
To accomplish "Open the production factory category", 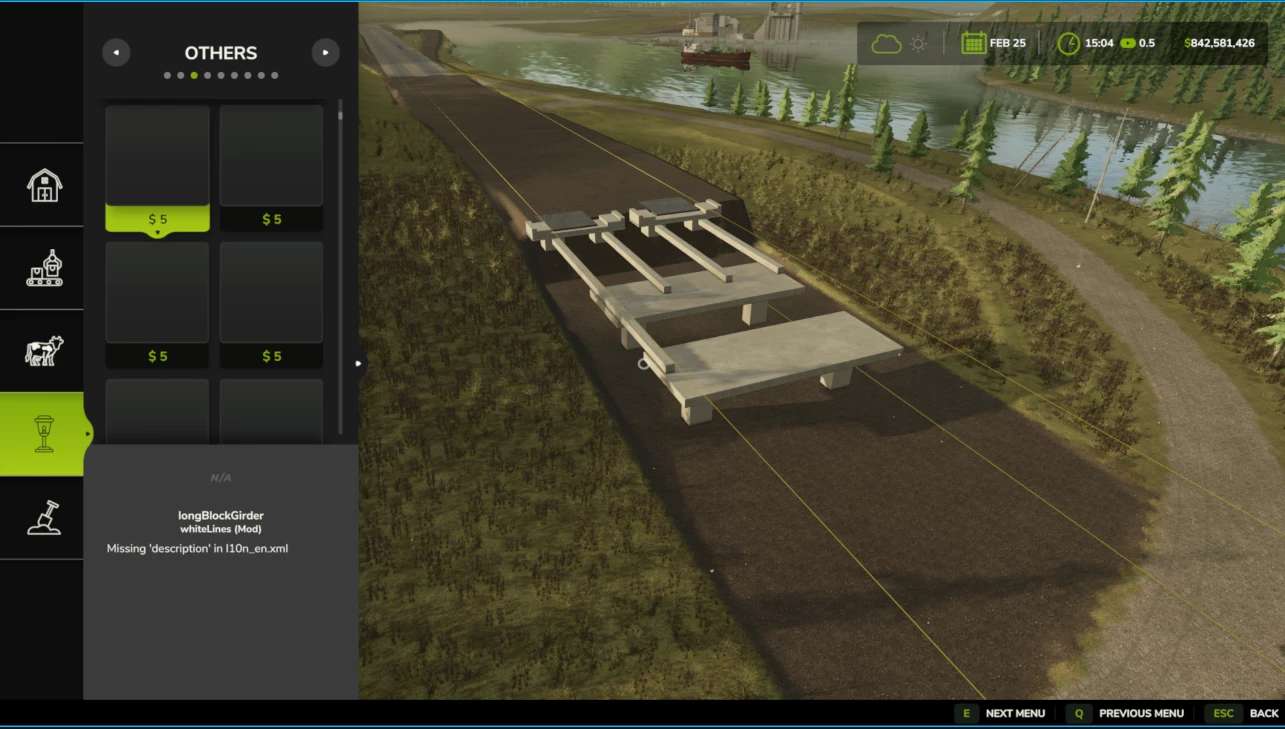I will 43,268.
